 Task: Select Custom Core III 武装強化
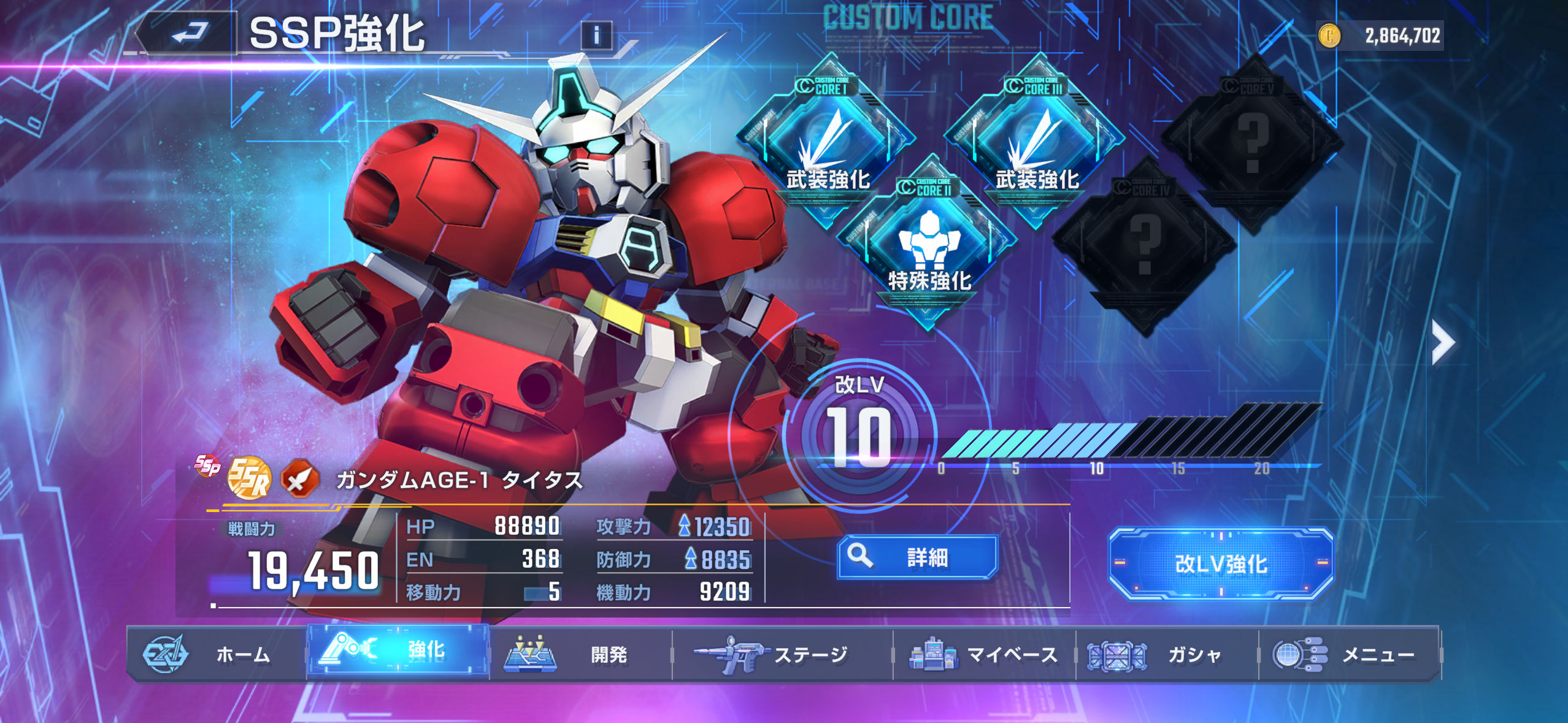pos(1037,142)
